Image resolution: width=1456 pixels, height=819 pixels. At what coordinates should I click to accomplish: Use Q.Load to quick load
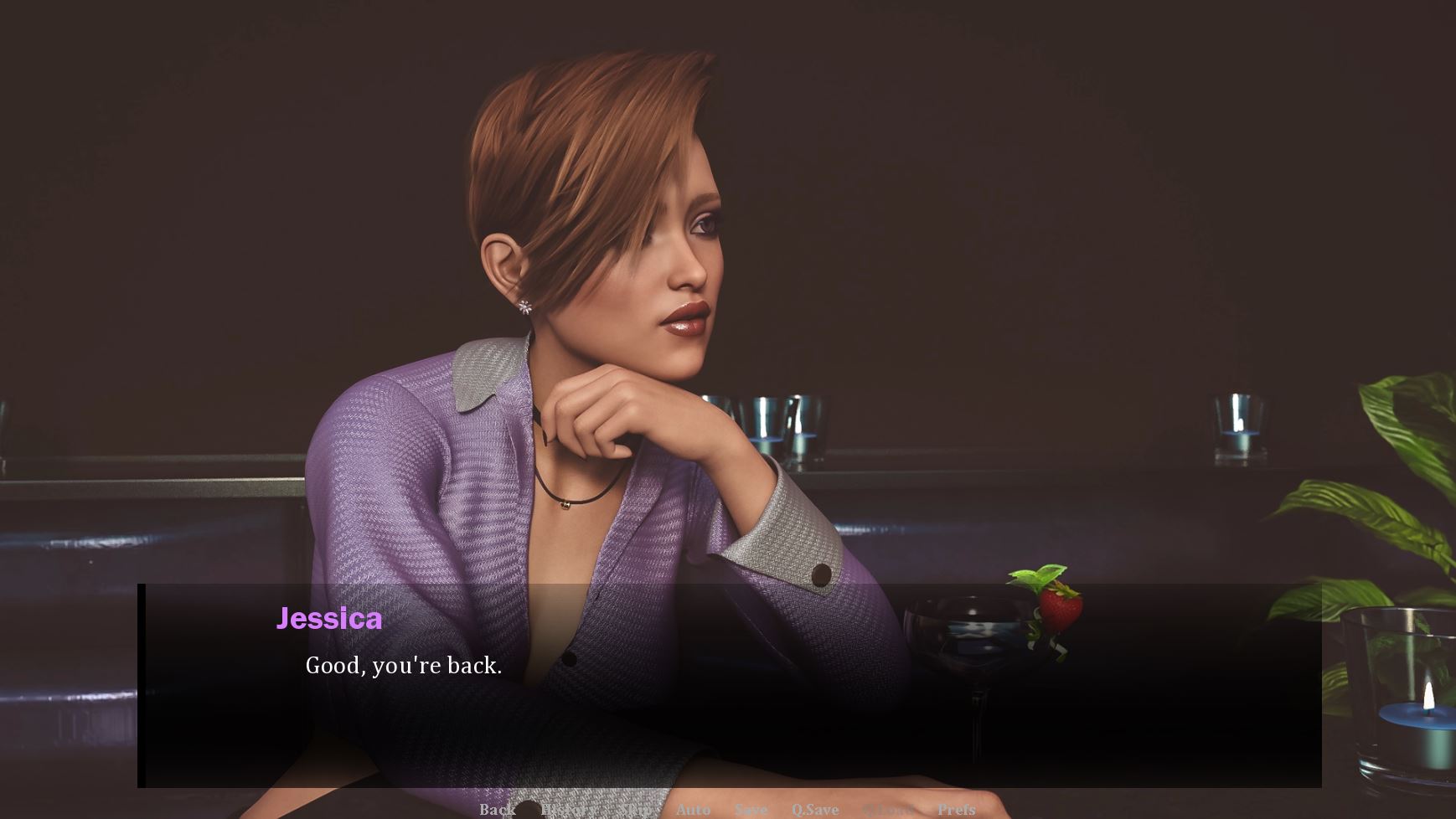(887, 809)
